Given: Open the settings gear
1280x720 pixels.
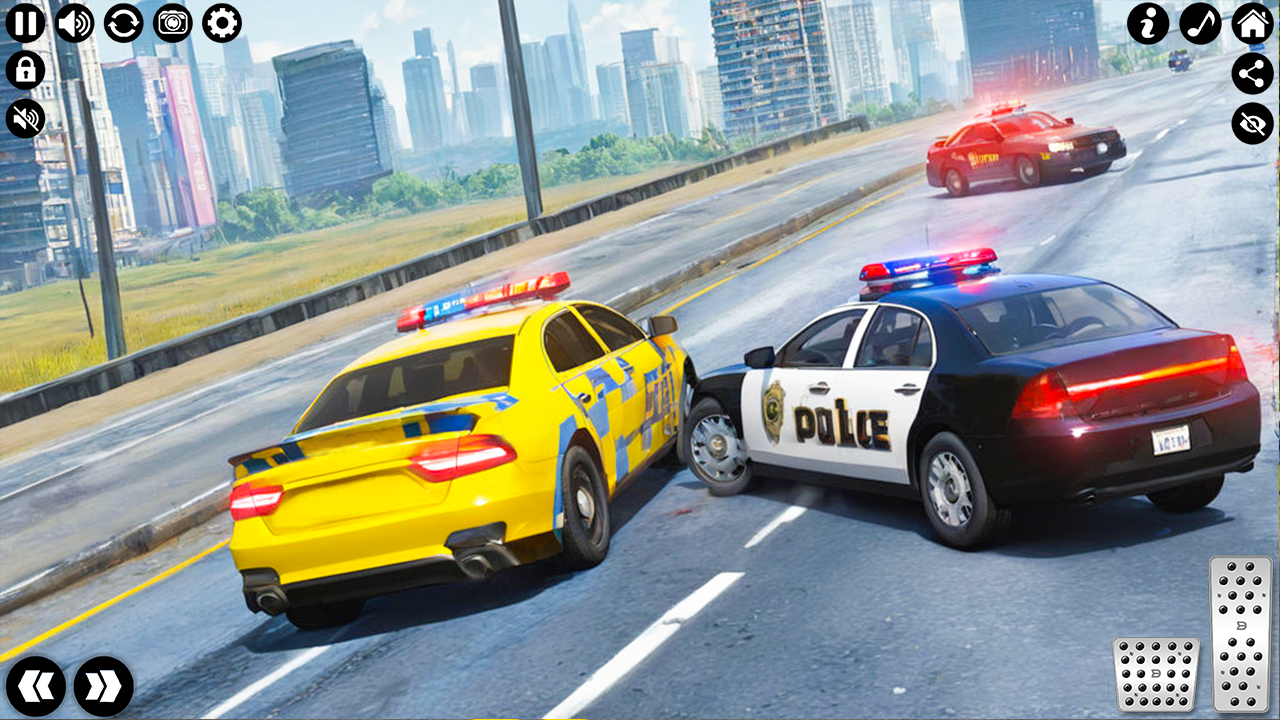Looking at the screenshot, I should click(x=221, y=21).
